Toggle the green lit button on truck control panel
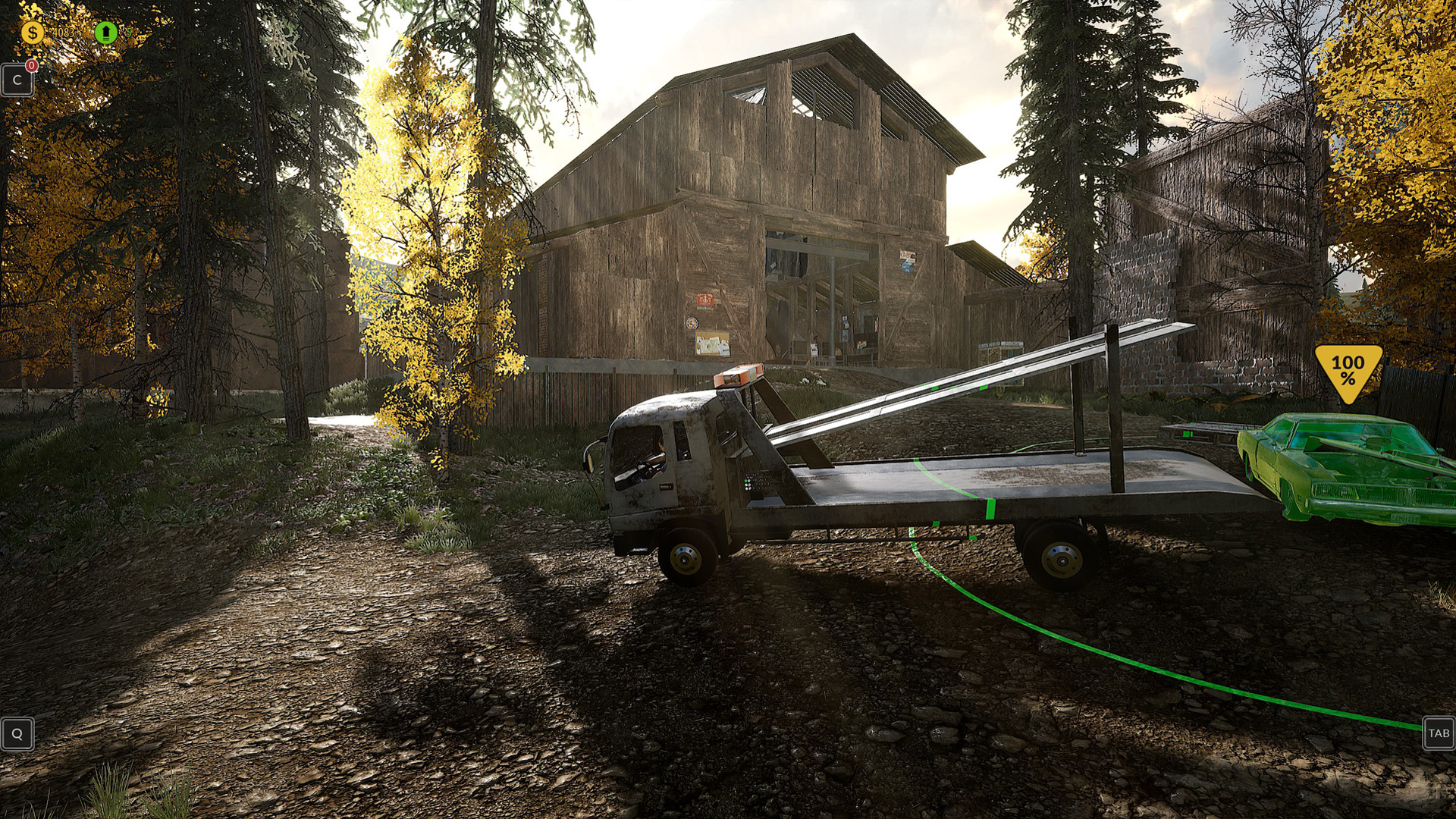Viewport: 1456px width, 819px height. pos(746,481)
